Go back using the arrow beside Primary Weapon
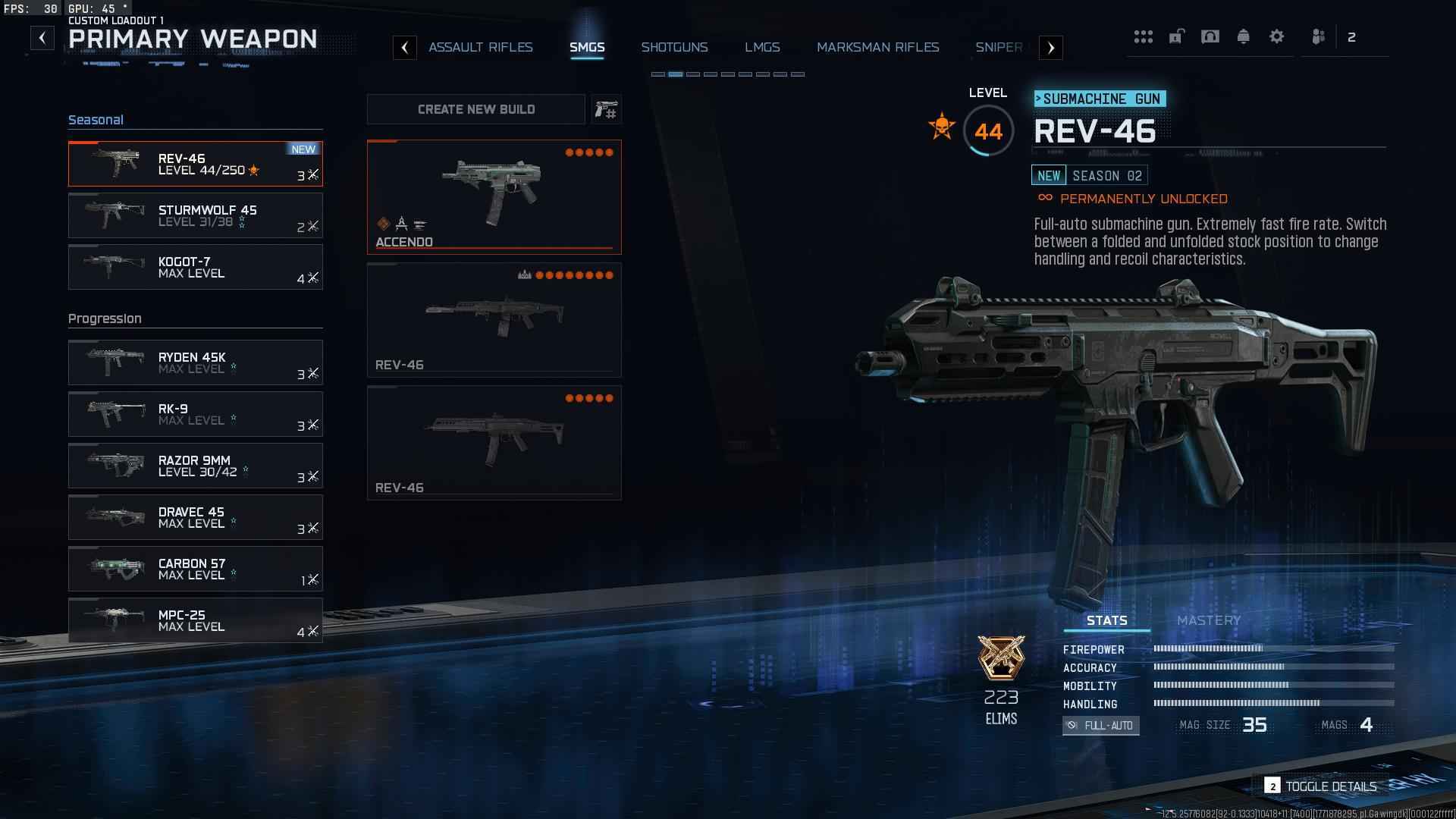The height and width of the screenshot is (819, 1456). click(x=42, y=38)
